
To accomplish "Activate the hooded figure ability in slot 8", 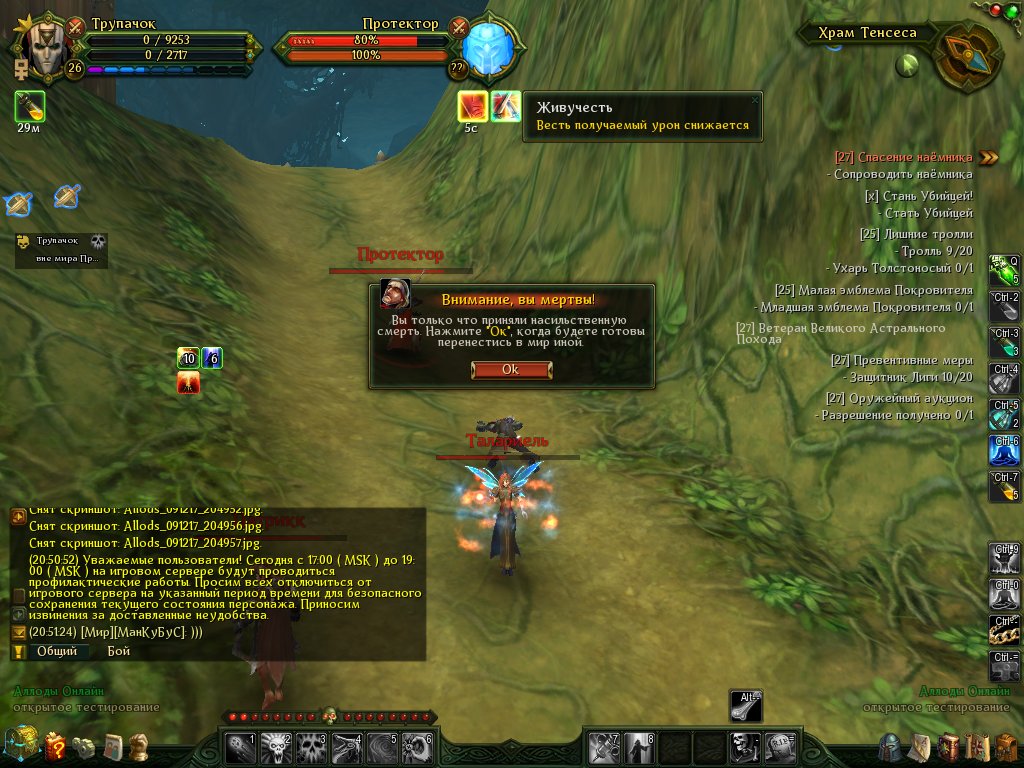I will click(x=638, y=747).
